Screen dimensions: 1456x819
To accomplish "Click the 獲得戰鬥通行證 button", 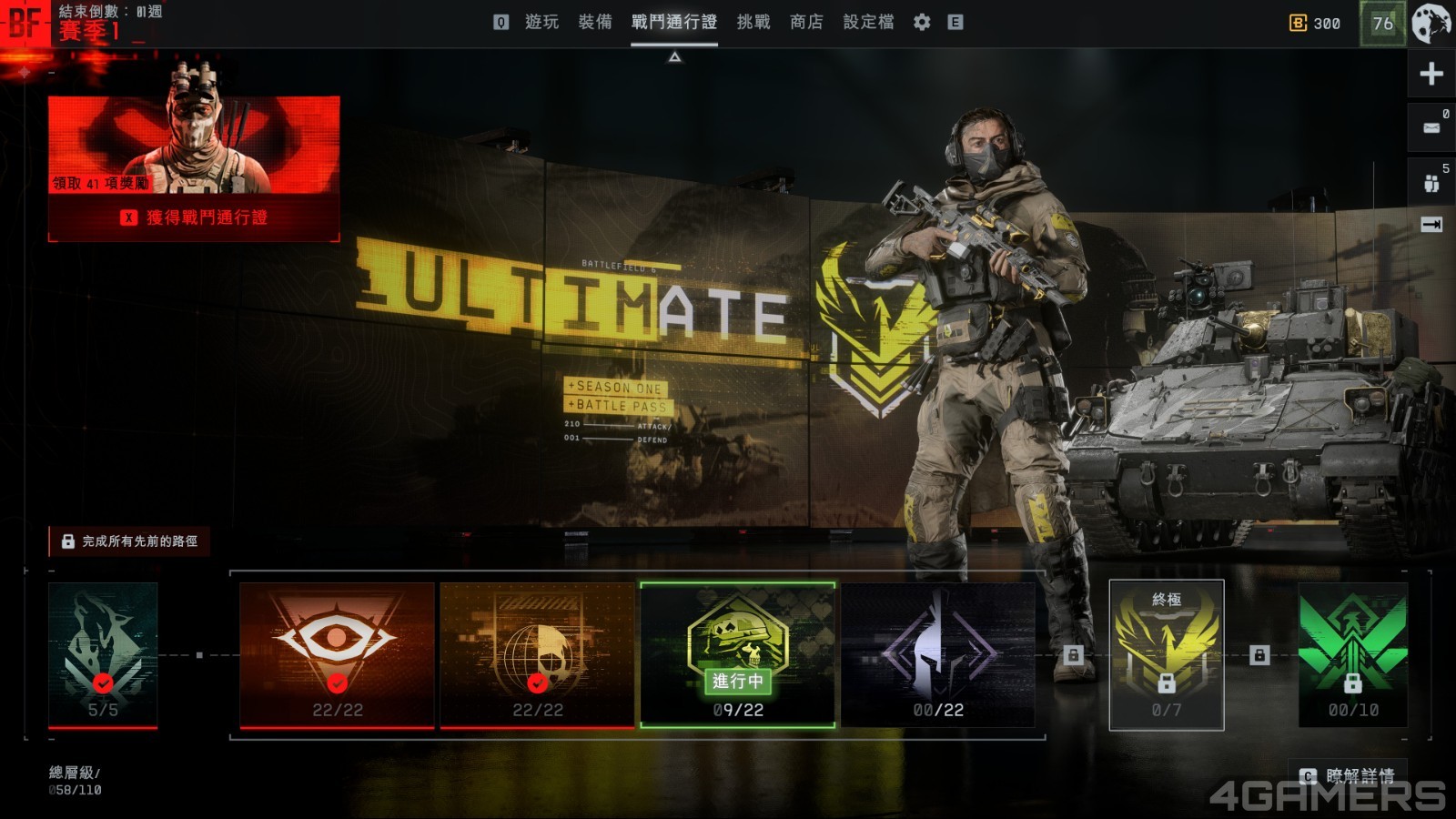I will tap(194, 217).
